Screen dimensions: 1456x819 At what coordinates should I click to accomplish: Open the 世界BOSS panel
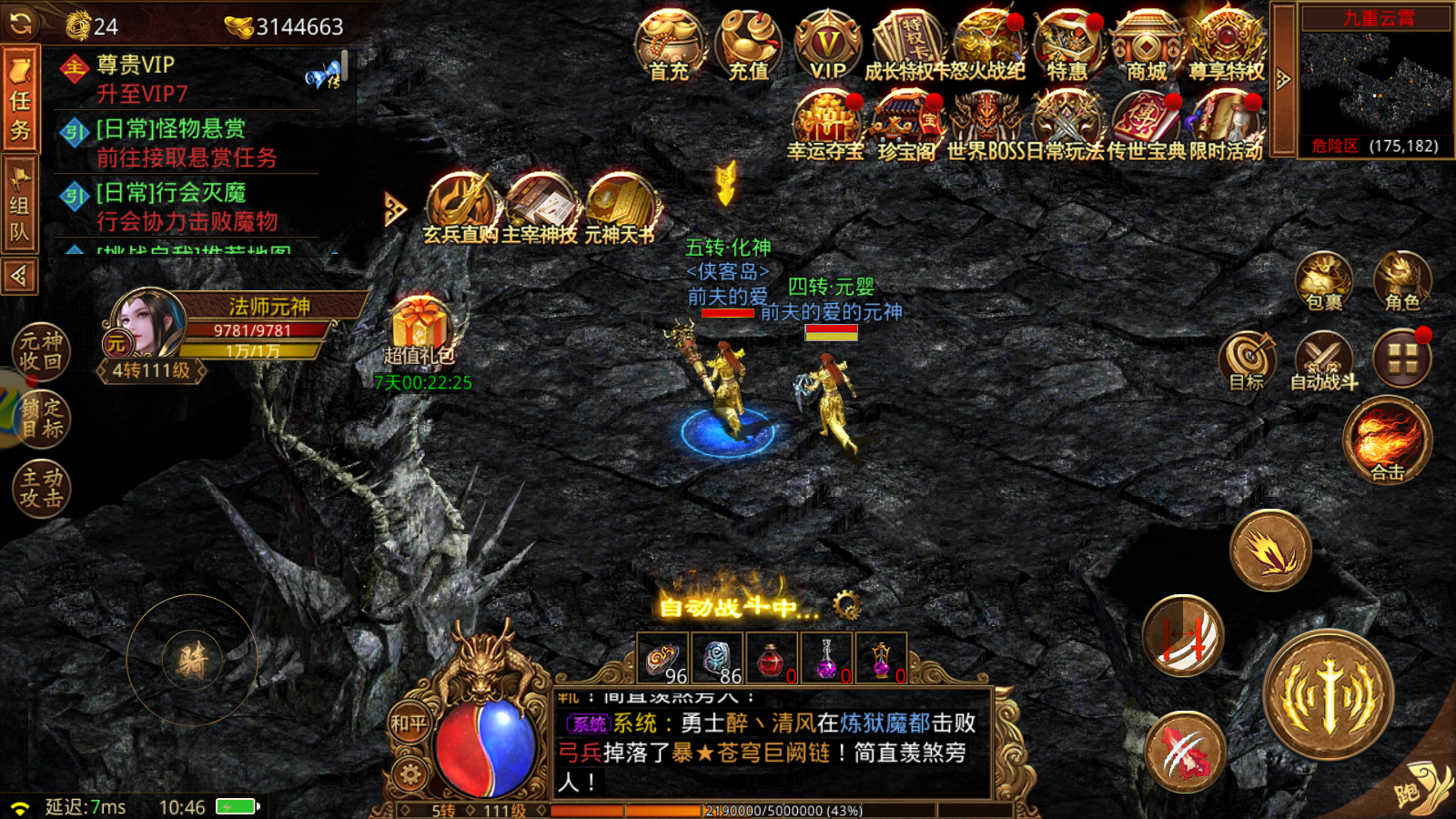click(x=986, y=126)
